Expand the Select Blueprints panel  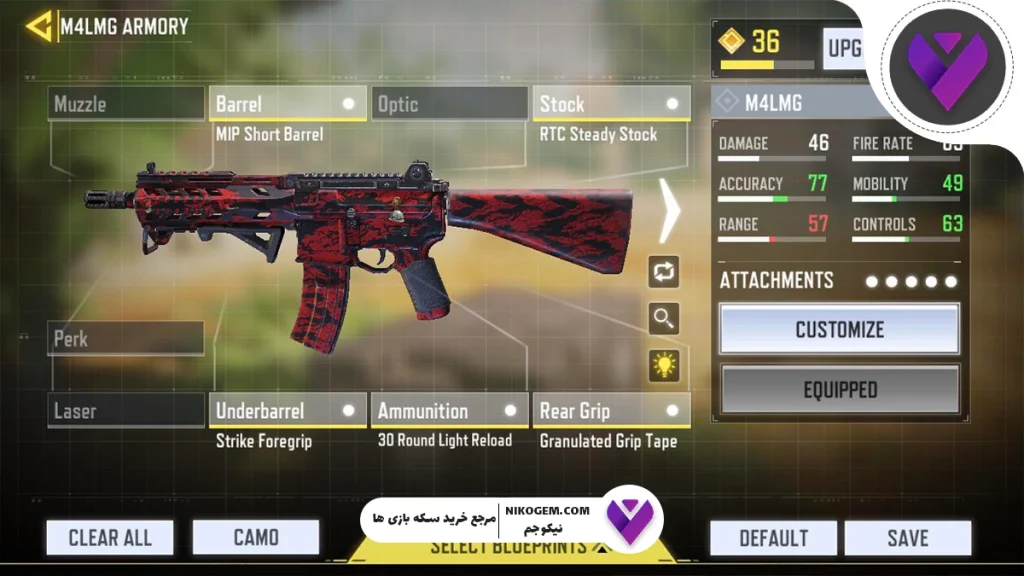coord(510,549)
